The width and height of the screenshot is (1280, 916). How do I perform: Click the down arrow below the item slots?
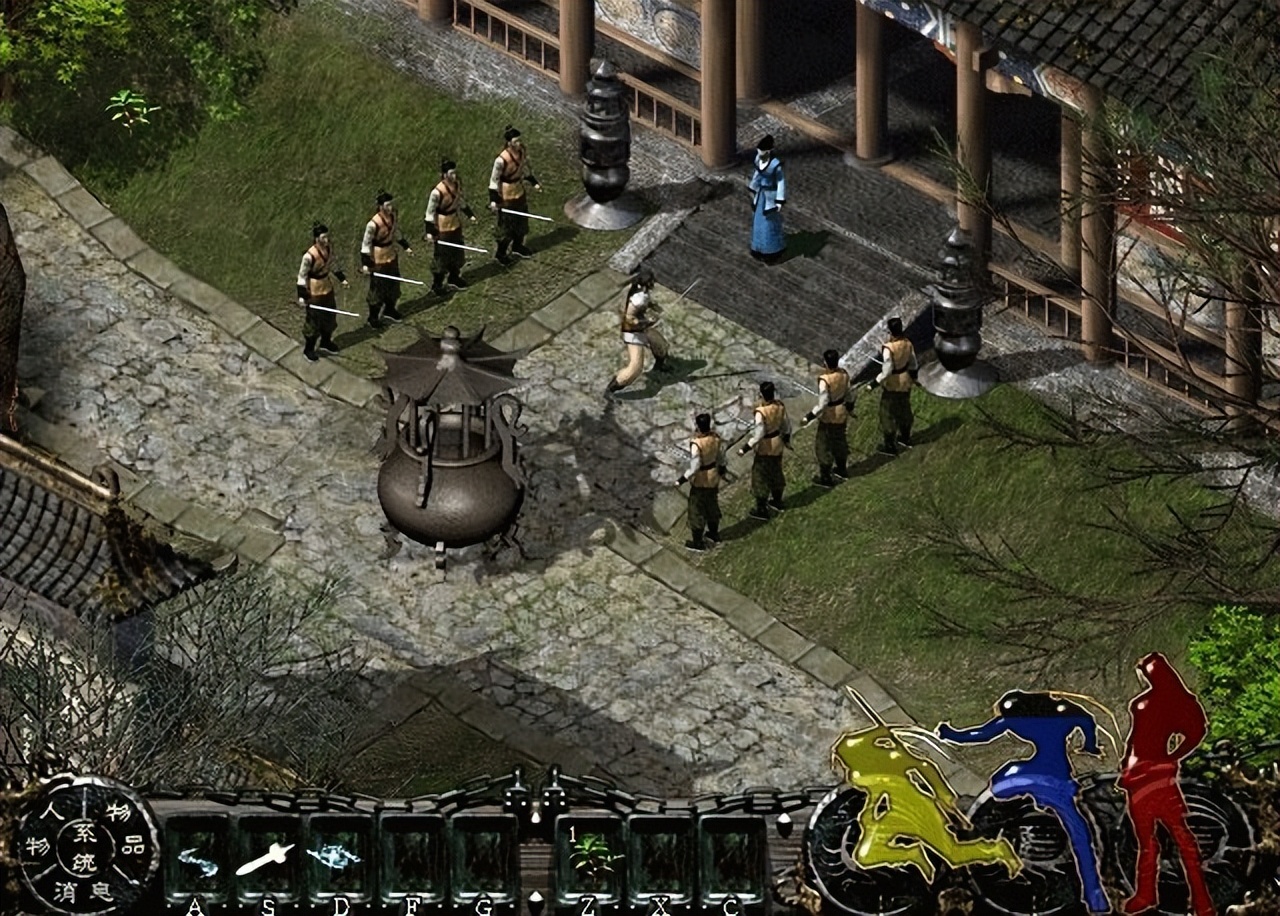(x=534, y=898)
